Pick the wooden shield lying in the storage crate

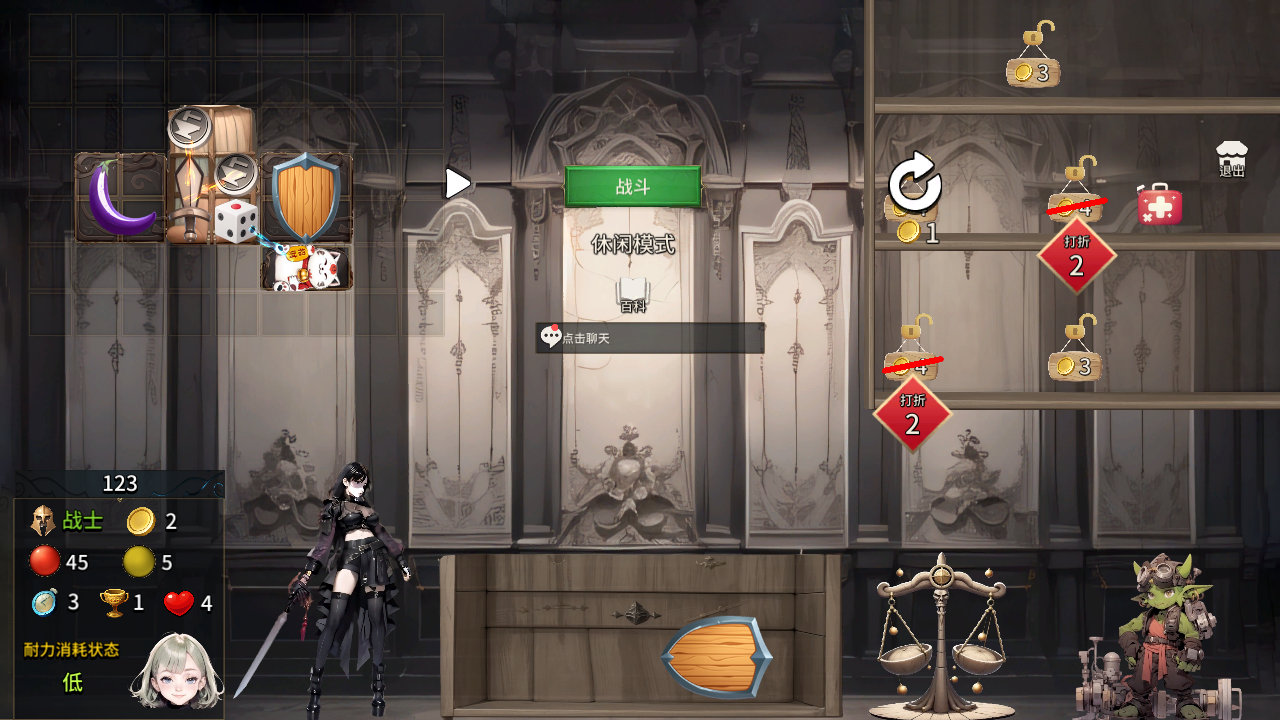pos(716,657)
